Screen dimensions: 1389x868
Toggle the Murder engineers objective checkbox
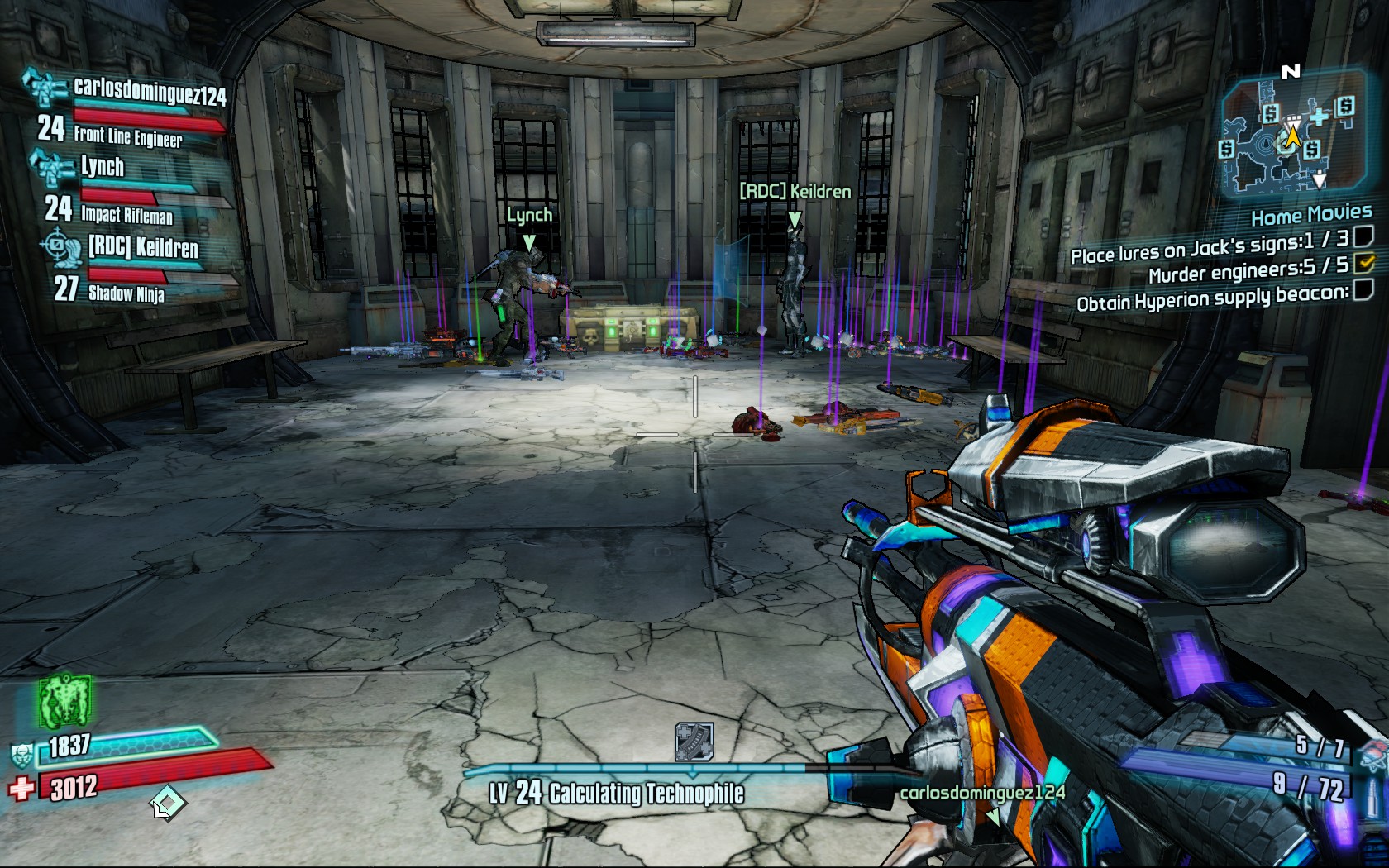tap(1364, 264)
